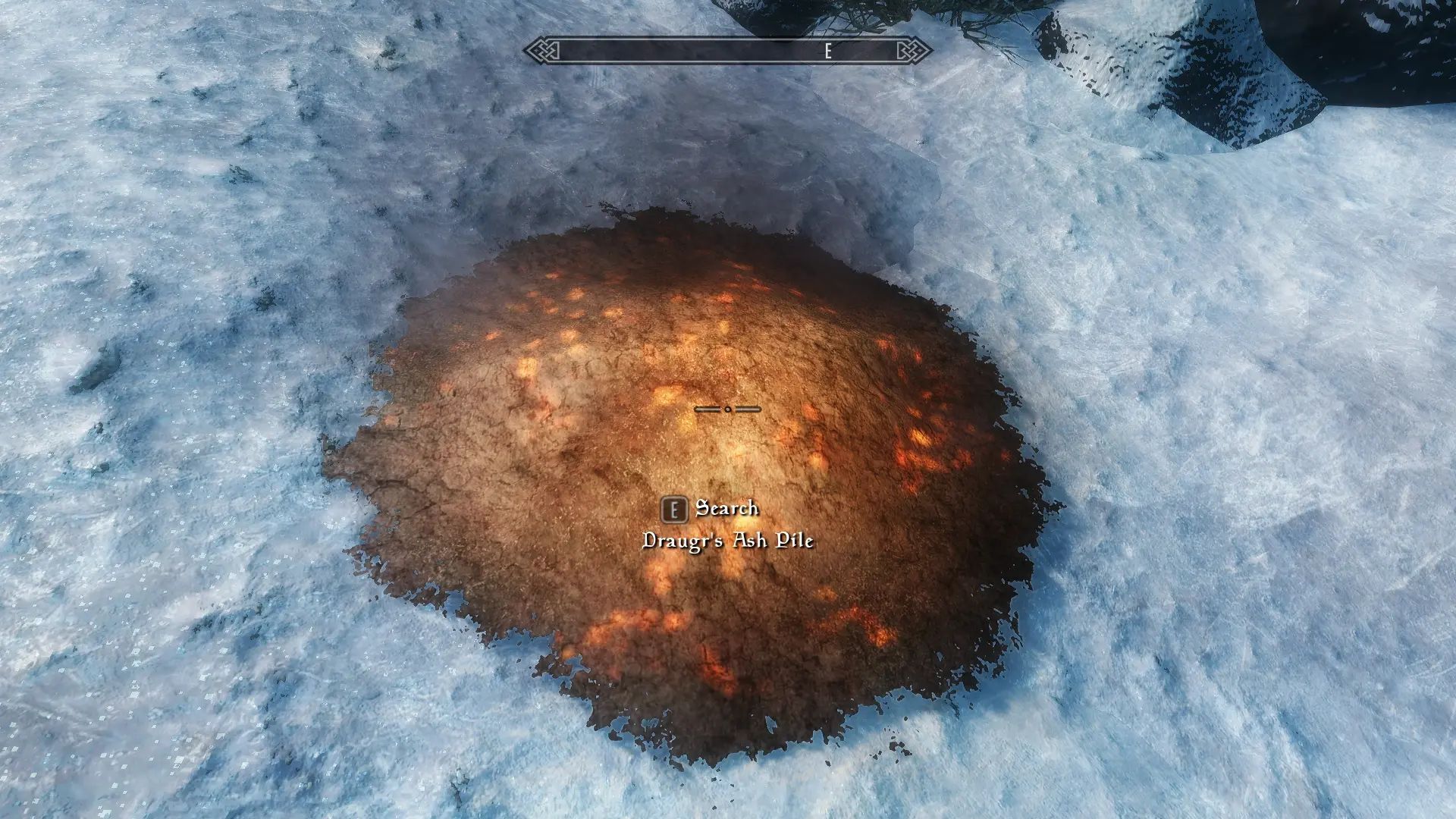
Task: Click a glowing ember on the ash pile
Action: [920, 438]
